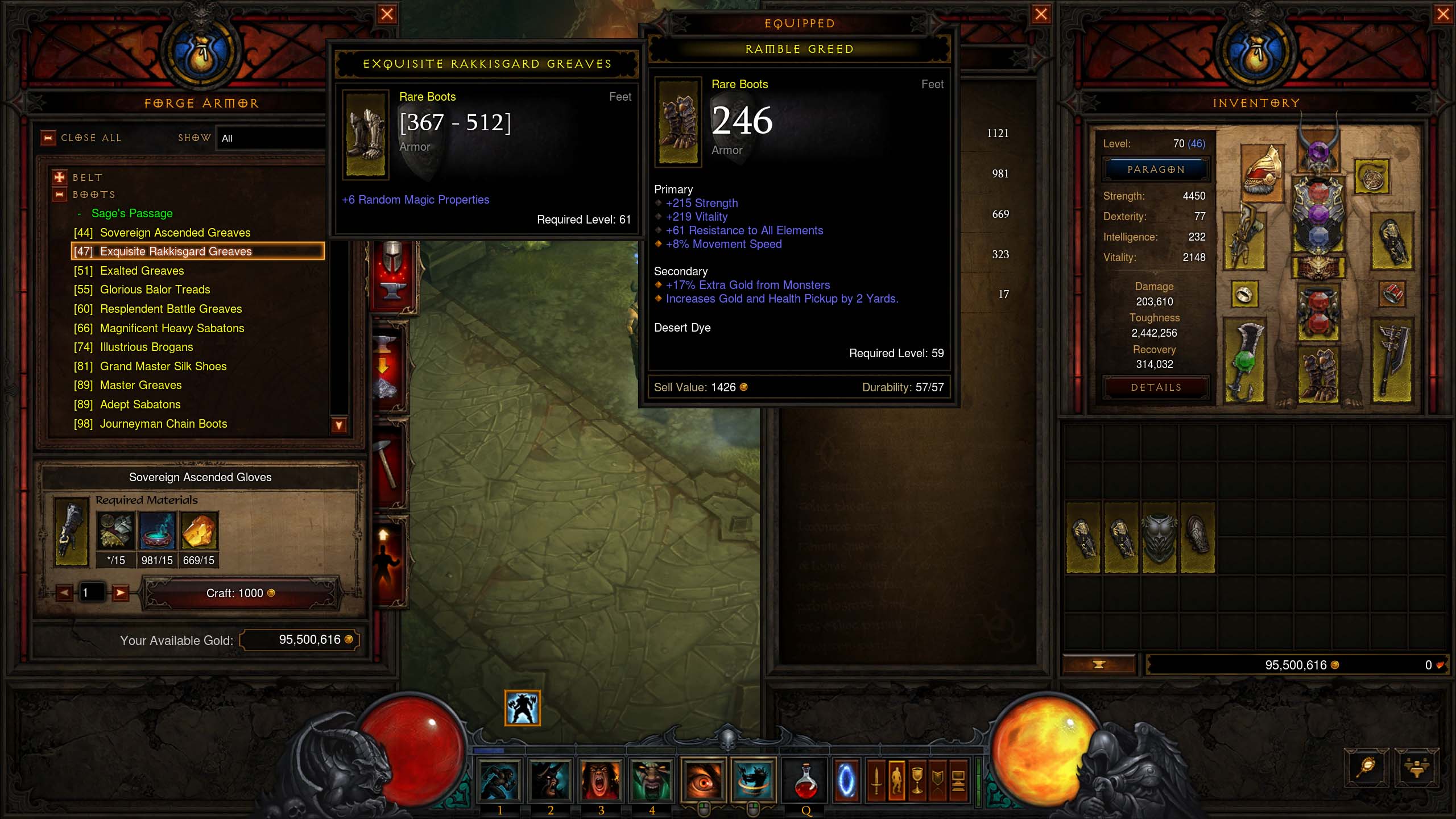Close the Inventory panel

tap(1442, 14)
